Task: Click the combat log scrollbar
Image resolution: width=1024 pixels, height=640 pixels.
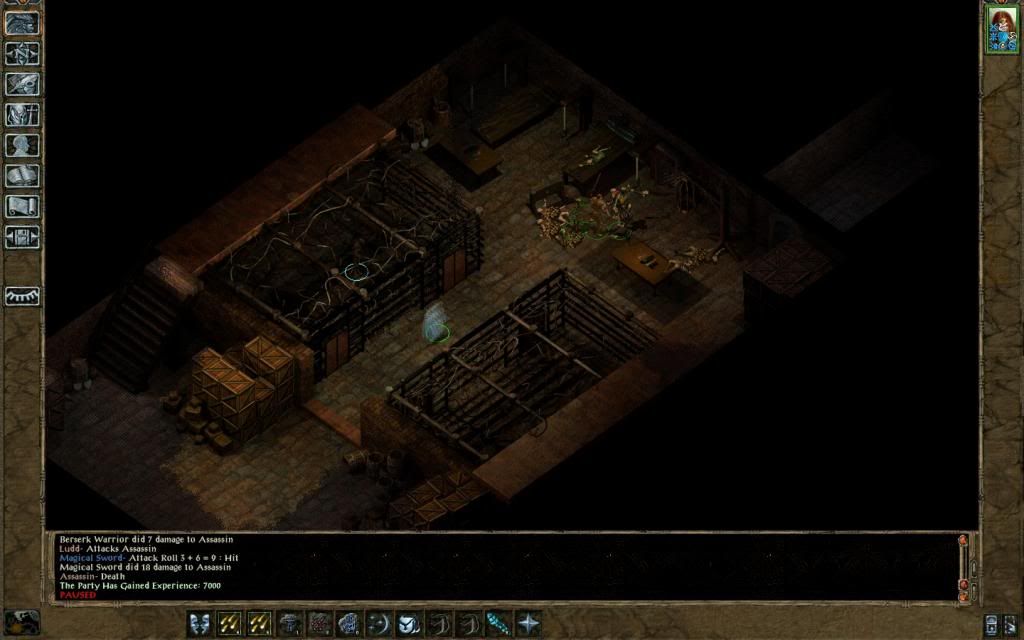Action: click(963, 566)
